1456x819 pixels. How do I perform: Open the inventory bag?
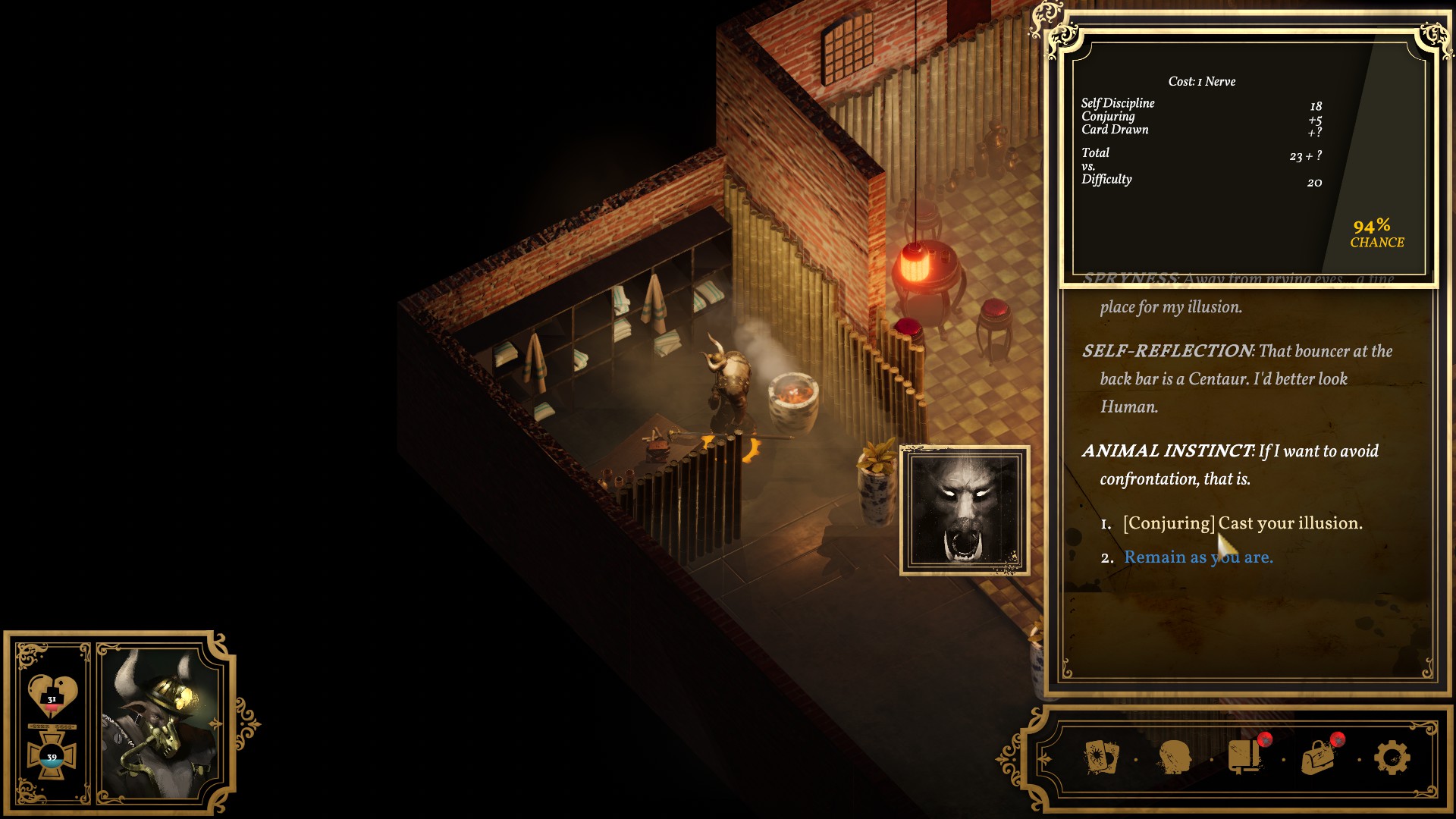(x=1319, y=757)
